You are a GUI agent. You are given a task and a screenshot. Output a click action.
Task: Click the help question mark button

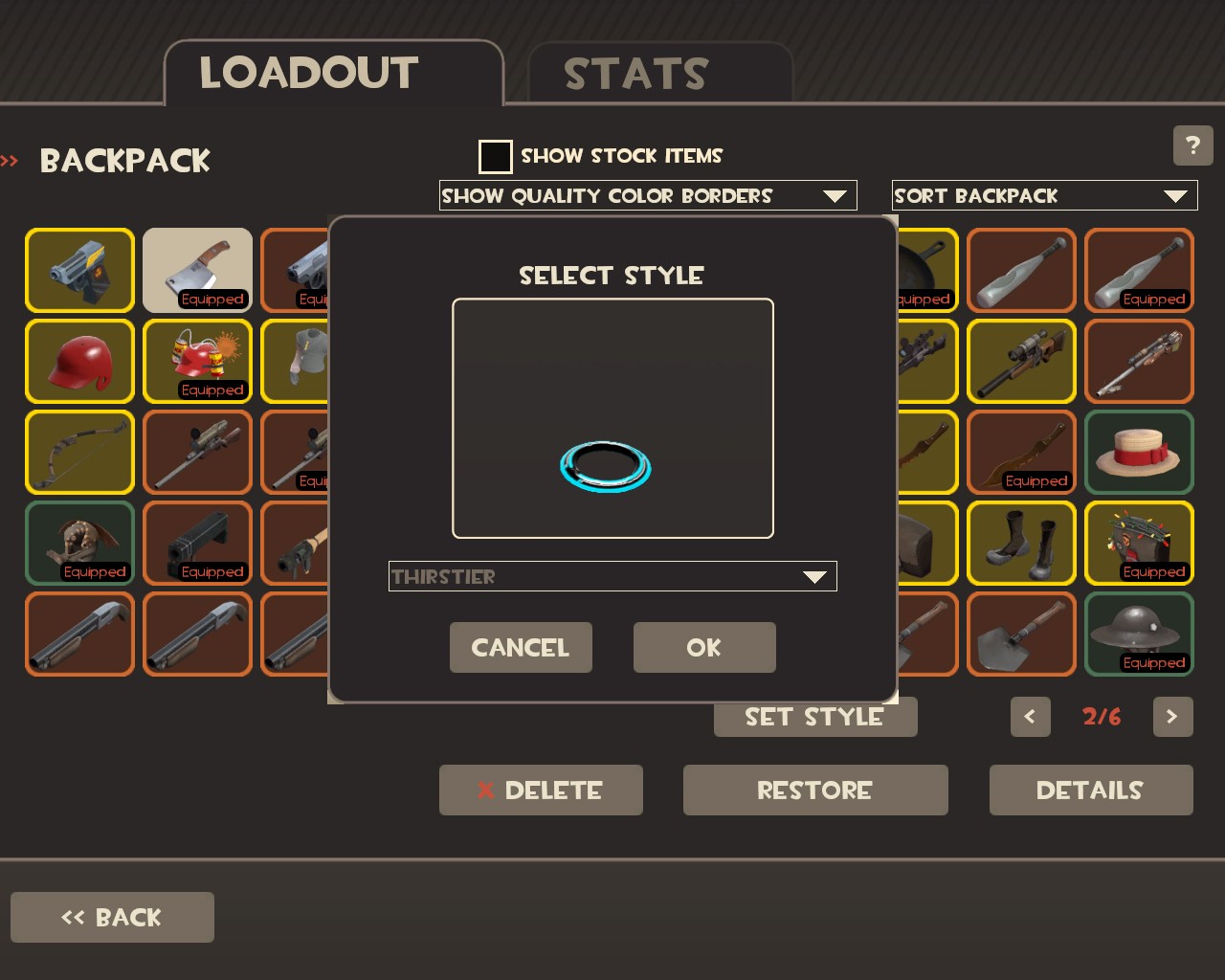1192,145
